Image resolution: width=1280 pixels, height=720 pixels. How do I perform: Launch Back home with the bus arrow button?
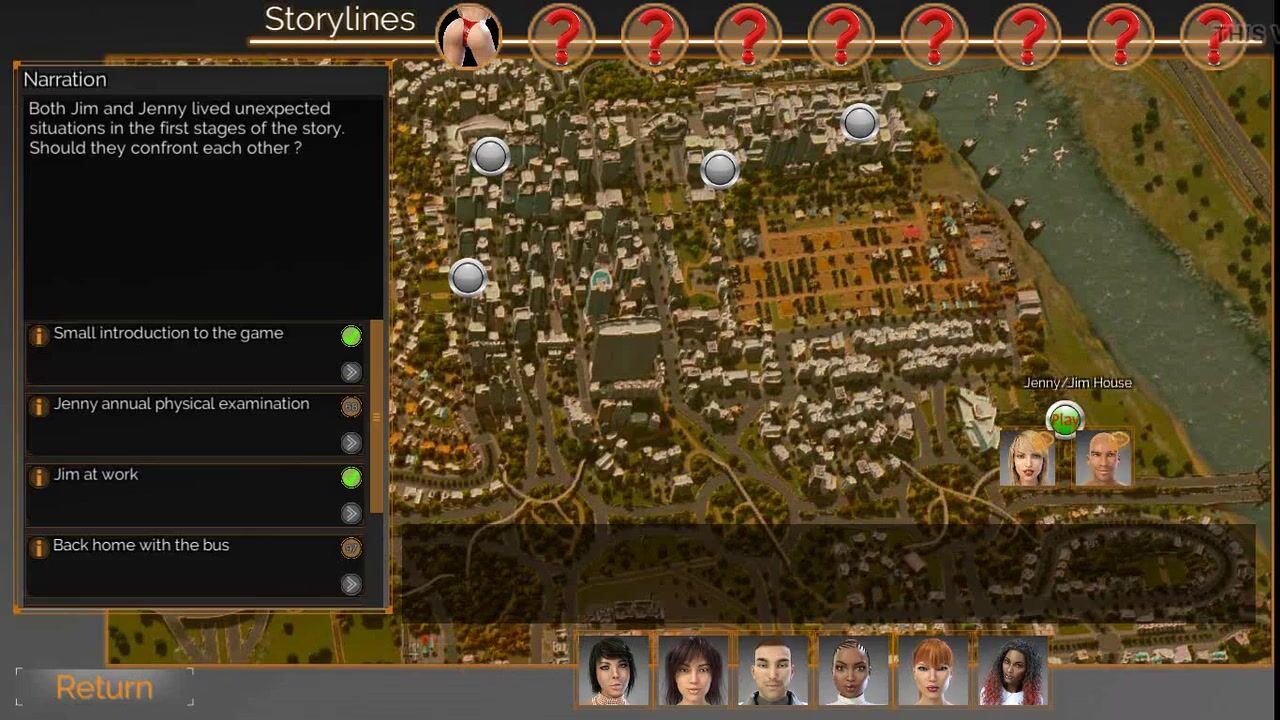click(351, 584)
